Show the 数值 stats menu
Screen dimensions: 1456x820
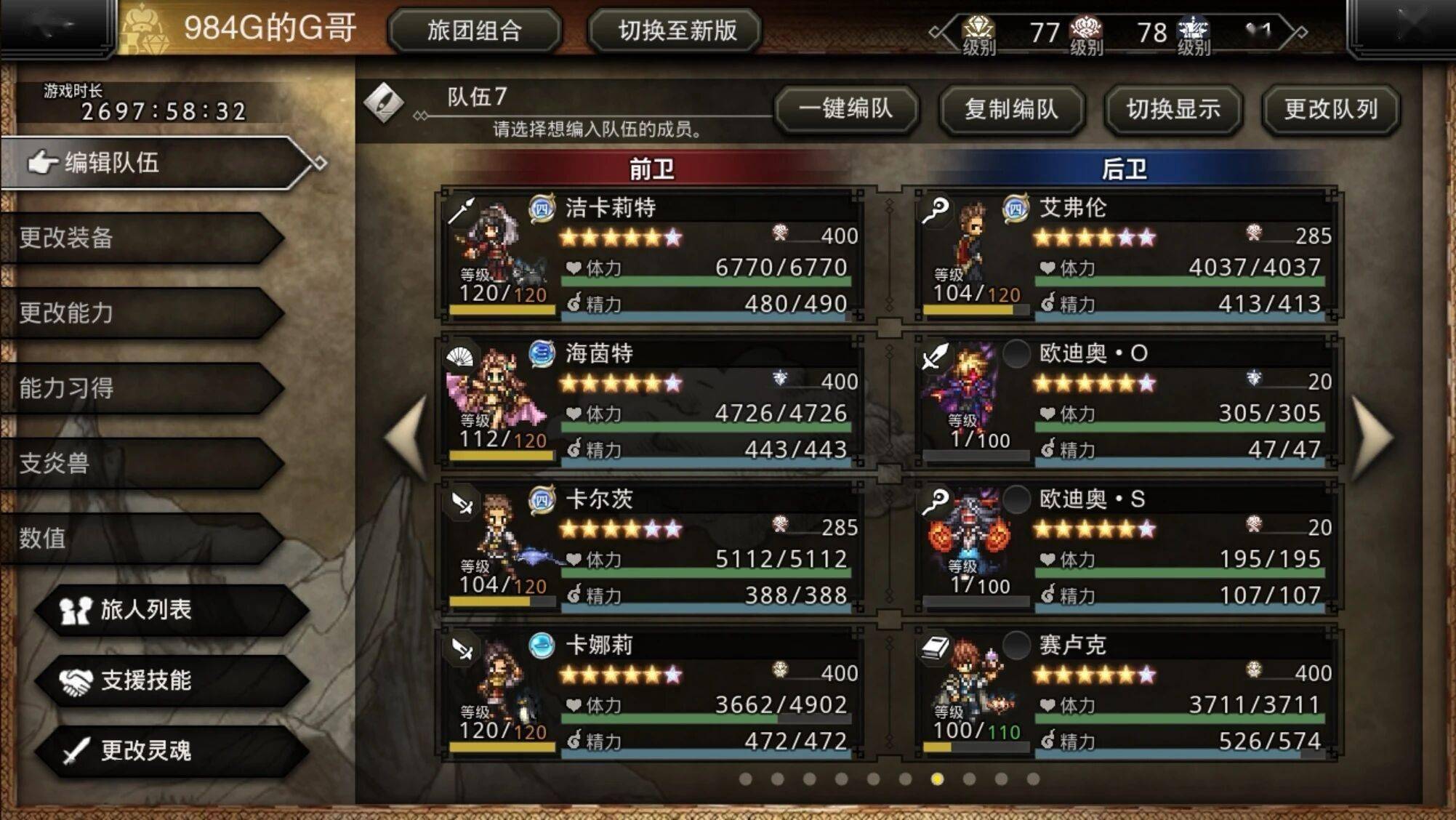click(x=138, y=538)
